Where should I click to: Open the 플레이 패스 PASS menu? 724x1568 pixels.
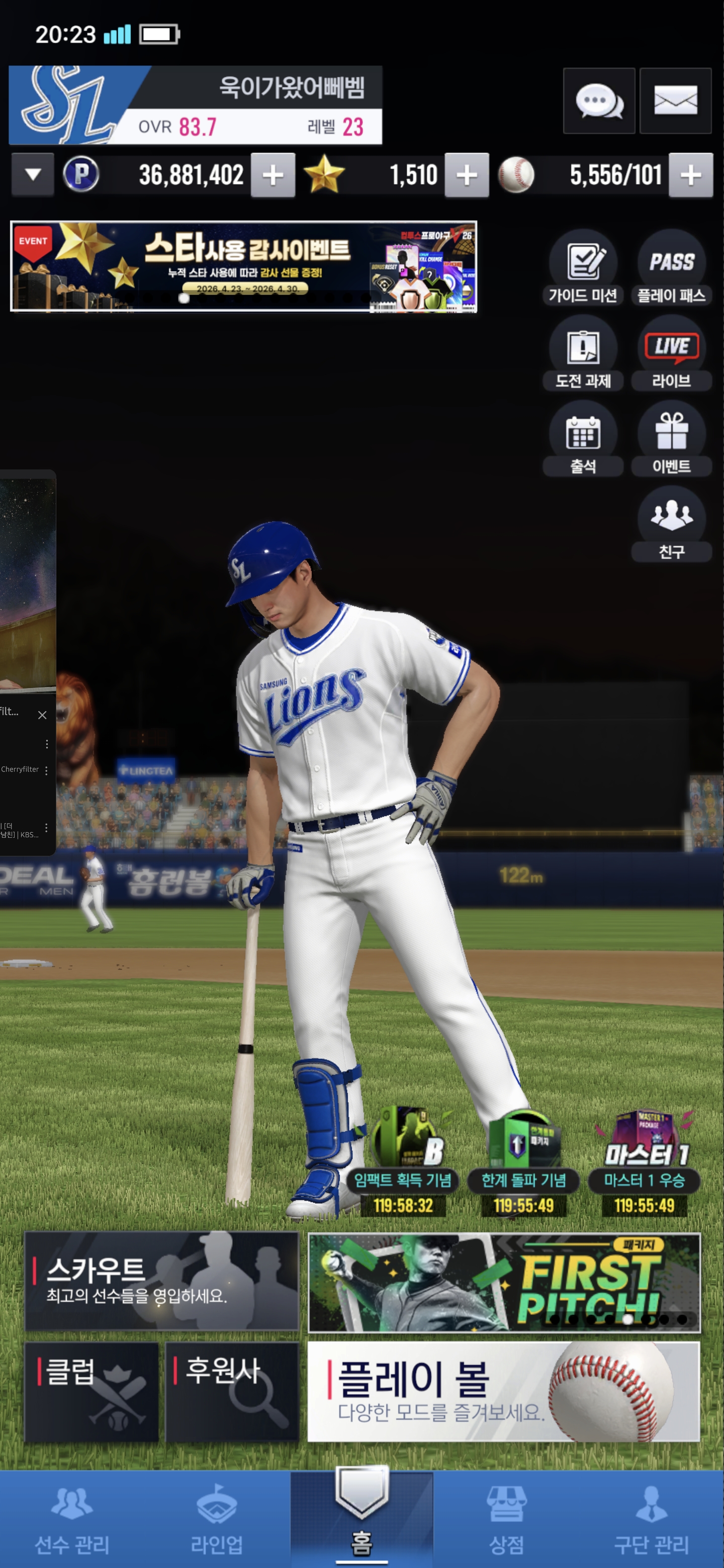tap(671, 269)
